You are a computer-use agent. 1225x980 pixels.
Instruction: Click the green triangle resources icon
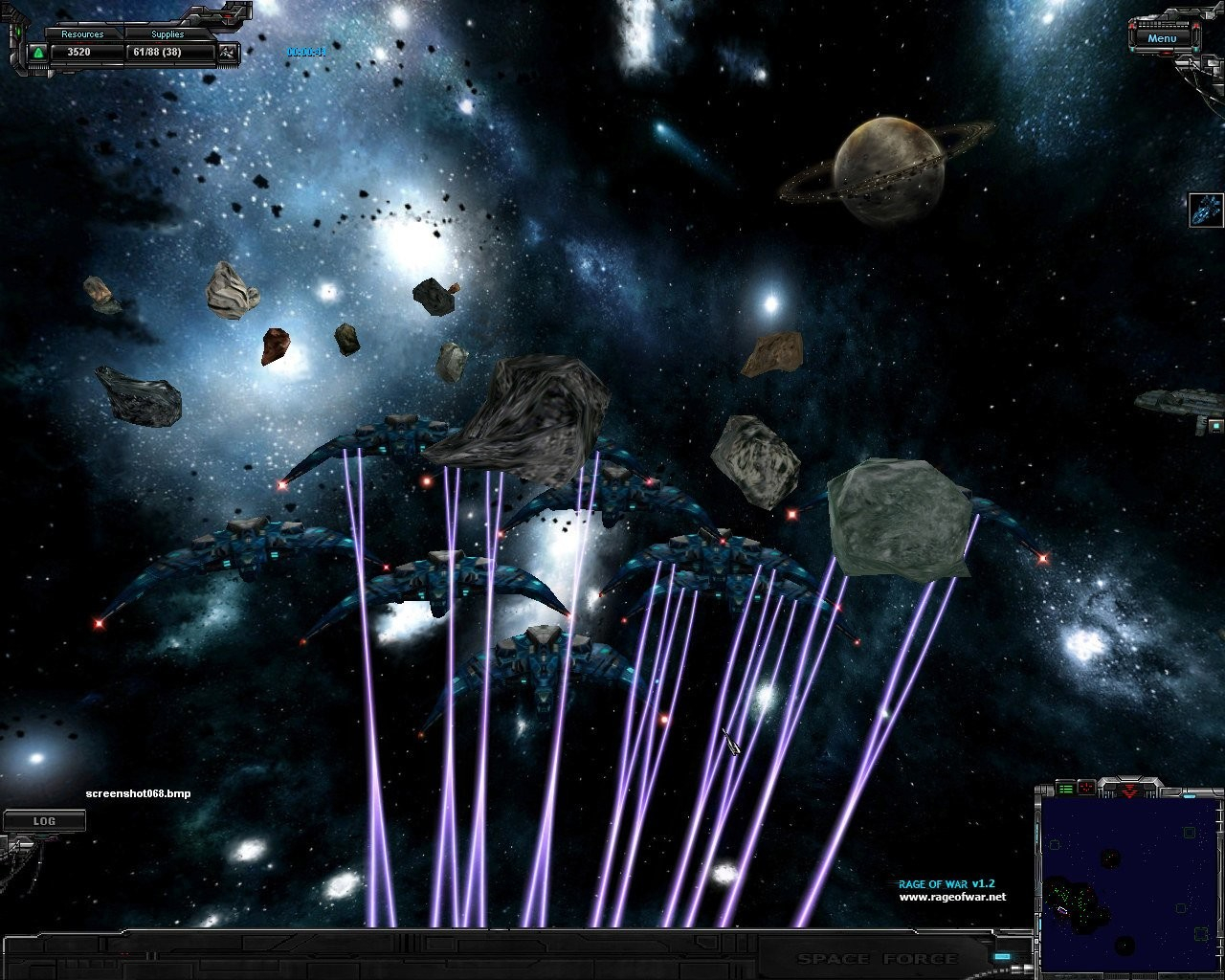[38, 53]
